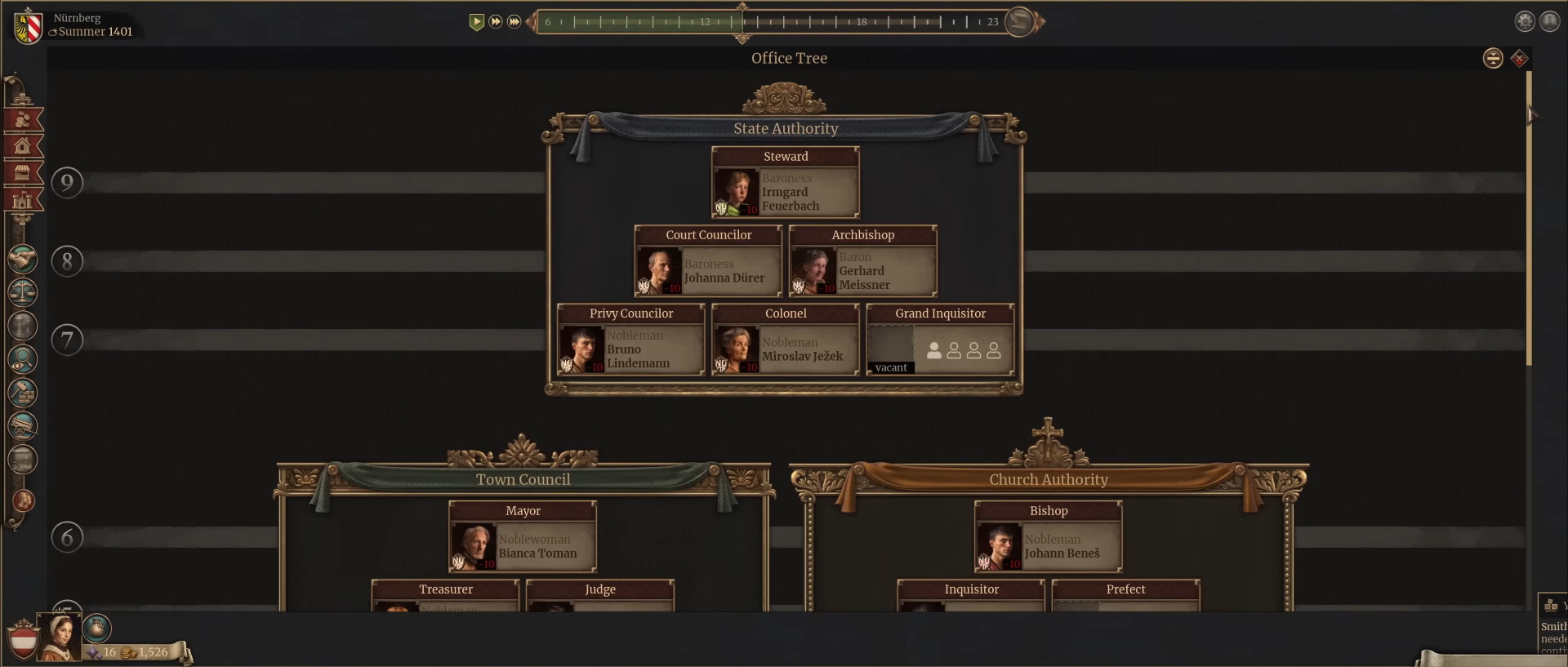The image size is (1568, 667).
Task: Open the settings gear icon
Action: [x=1525, y=21]
